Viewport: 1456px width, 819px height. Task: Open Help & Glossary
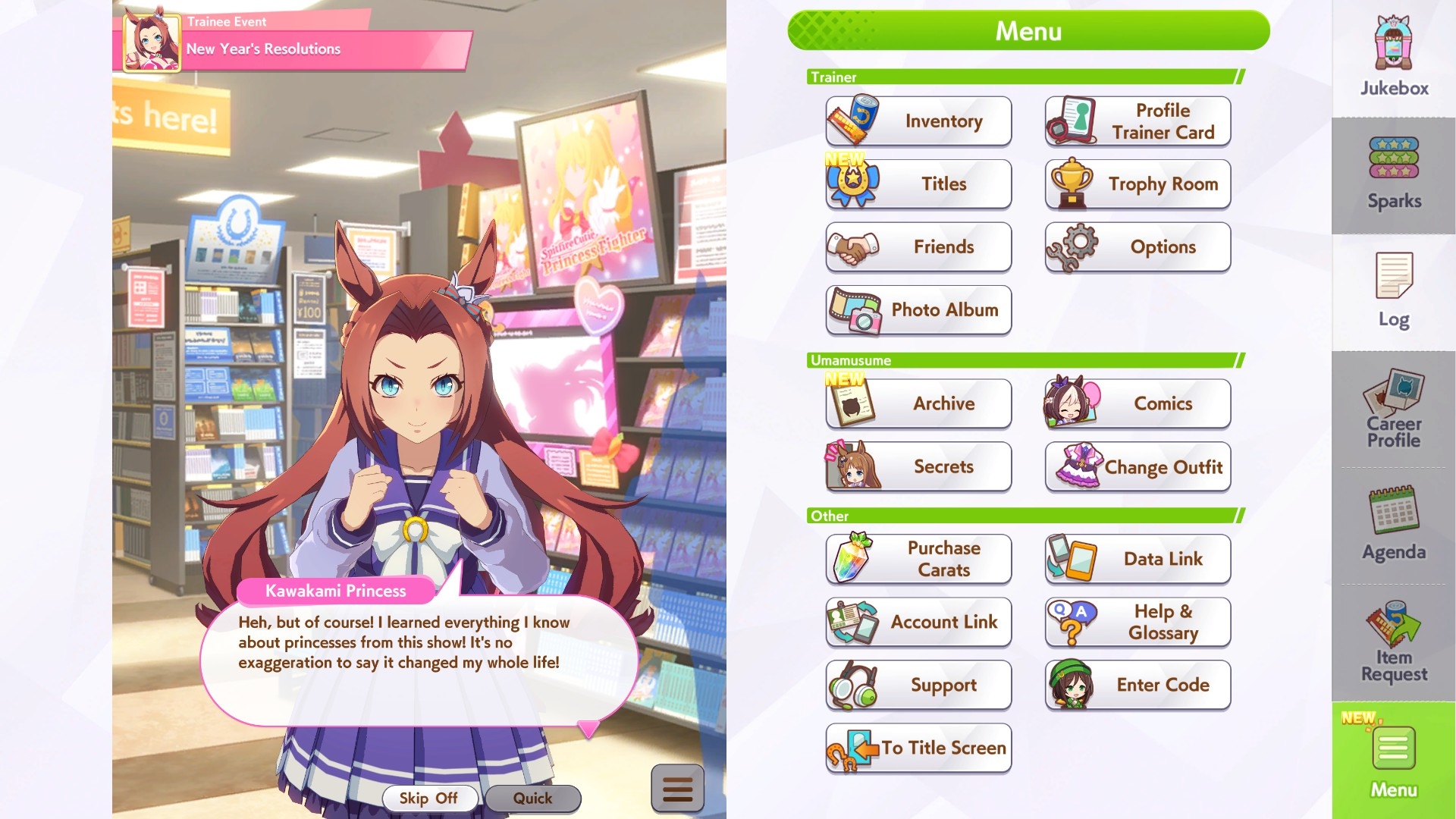pyautogui.click(x=1137, y=622)
